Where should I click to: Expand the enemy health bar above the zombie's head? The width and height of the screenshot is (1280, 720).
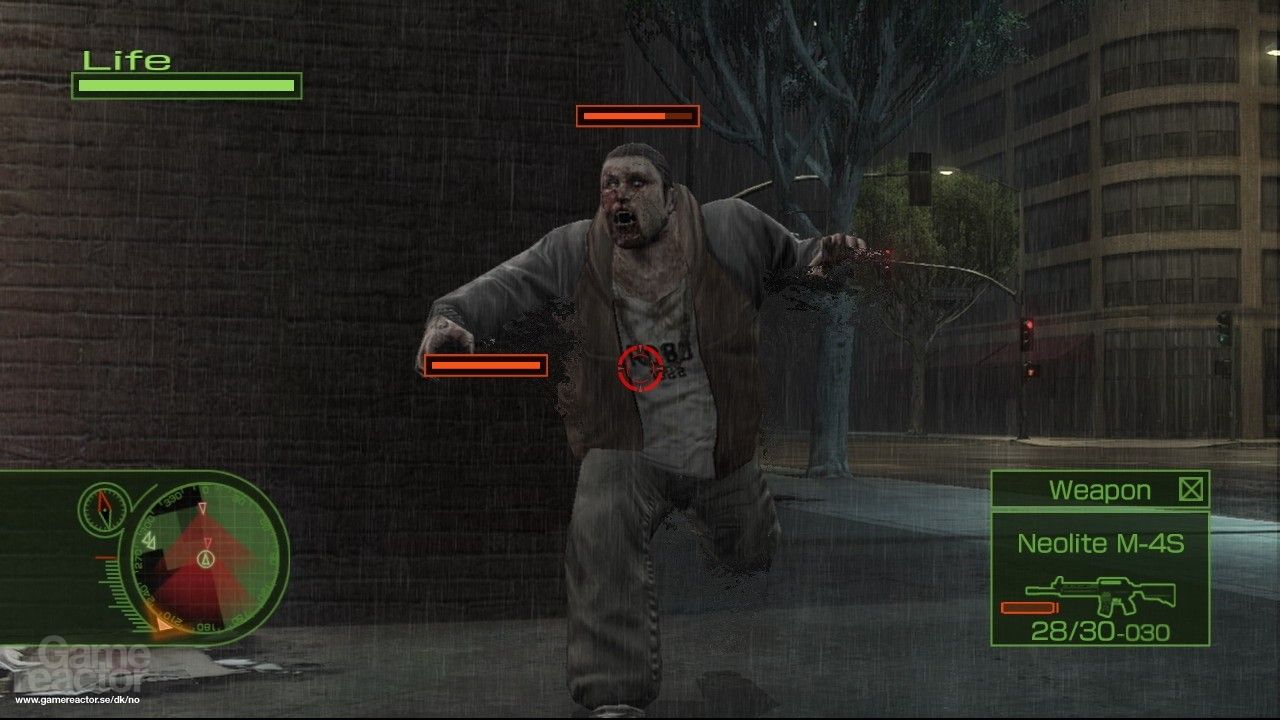(637, 116)
